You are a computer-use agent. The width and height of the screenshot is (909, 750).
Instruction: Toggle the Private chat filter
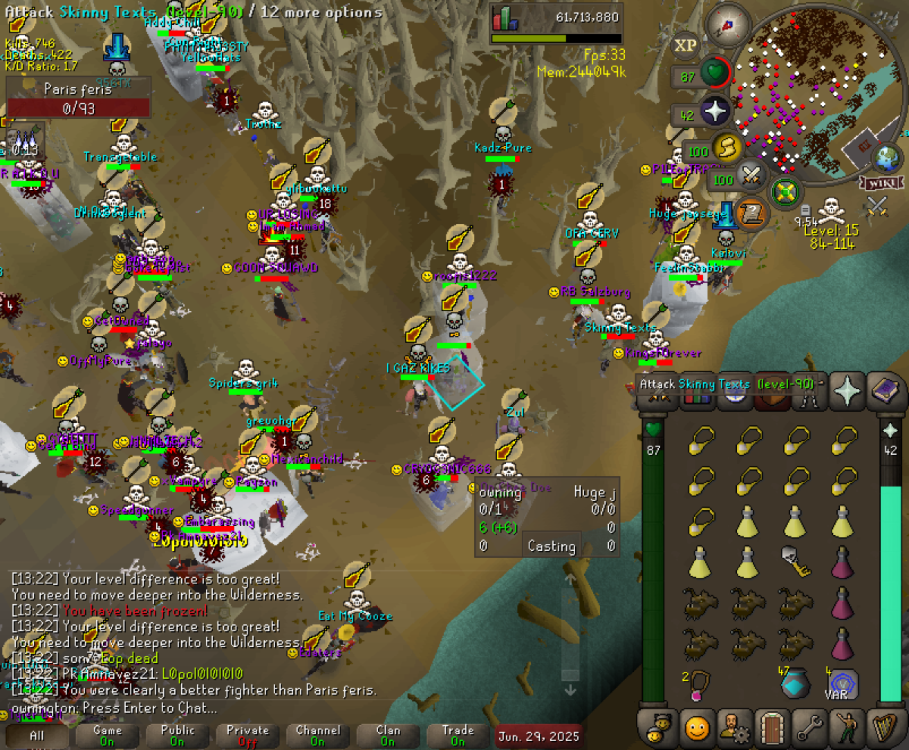tap(247, 735)
